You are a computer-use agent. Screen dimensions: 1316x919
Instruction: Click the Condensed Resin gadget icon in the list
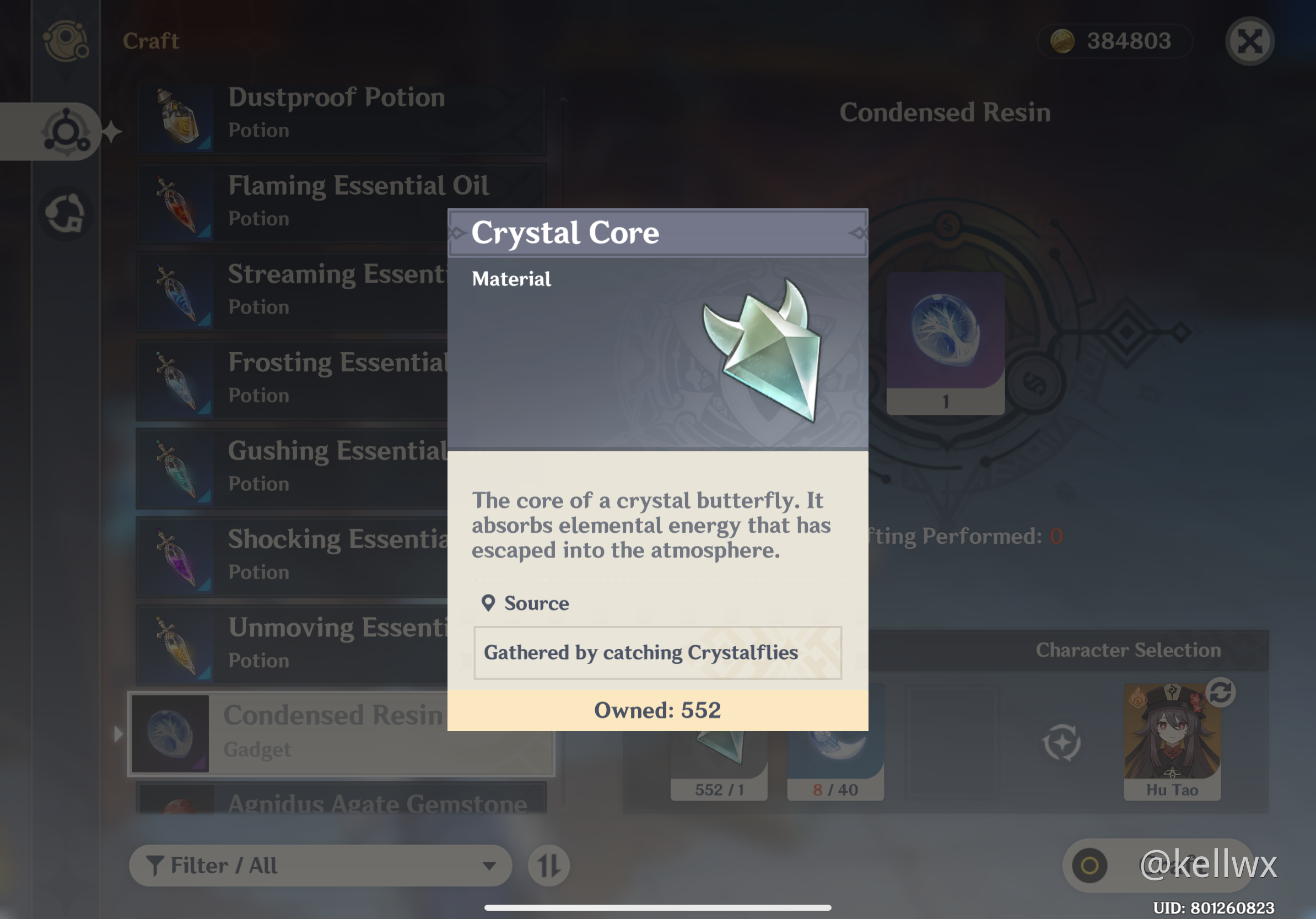coord(170,734)
